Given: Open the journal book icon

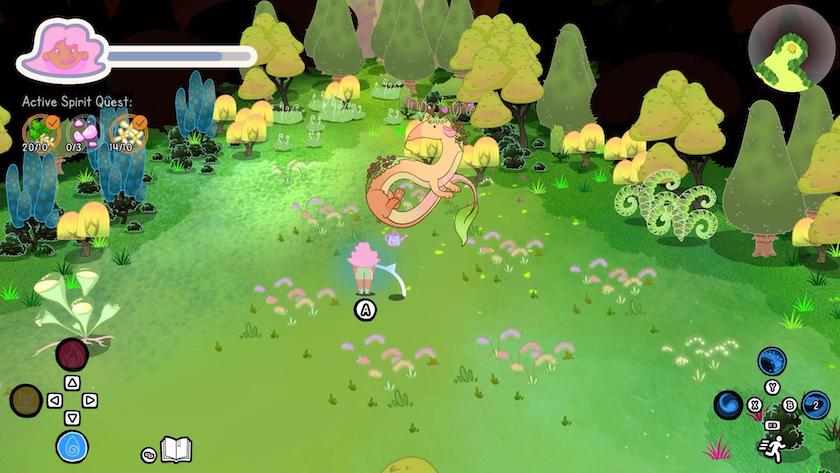Looking at the screenshot, I should (x=176, y=450).
